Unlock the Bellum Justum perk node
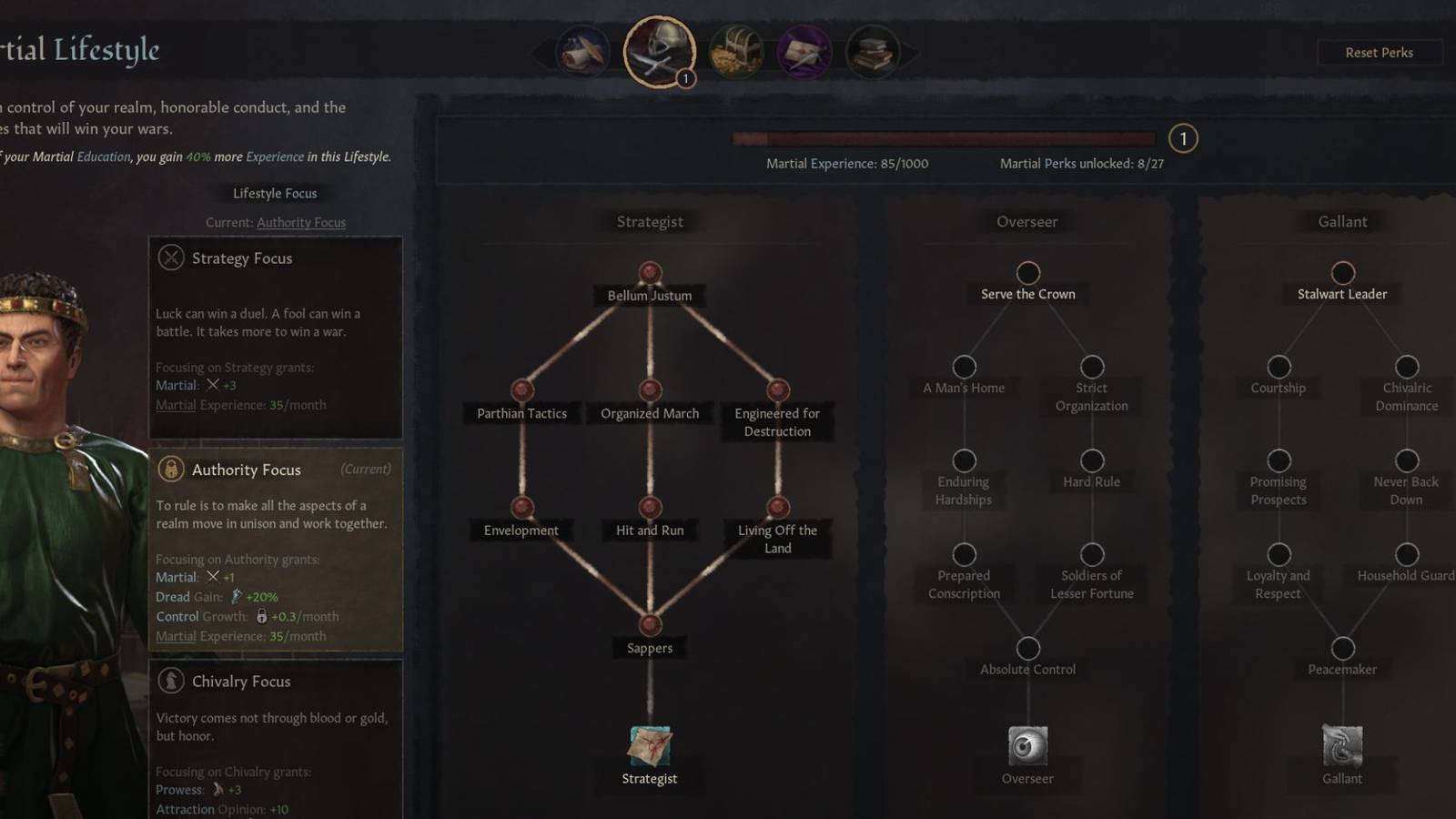 coord(649,270)
